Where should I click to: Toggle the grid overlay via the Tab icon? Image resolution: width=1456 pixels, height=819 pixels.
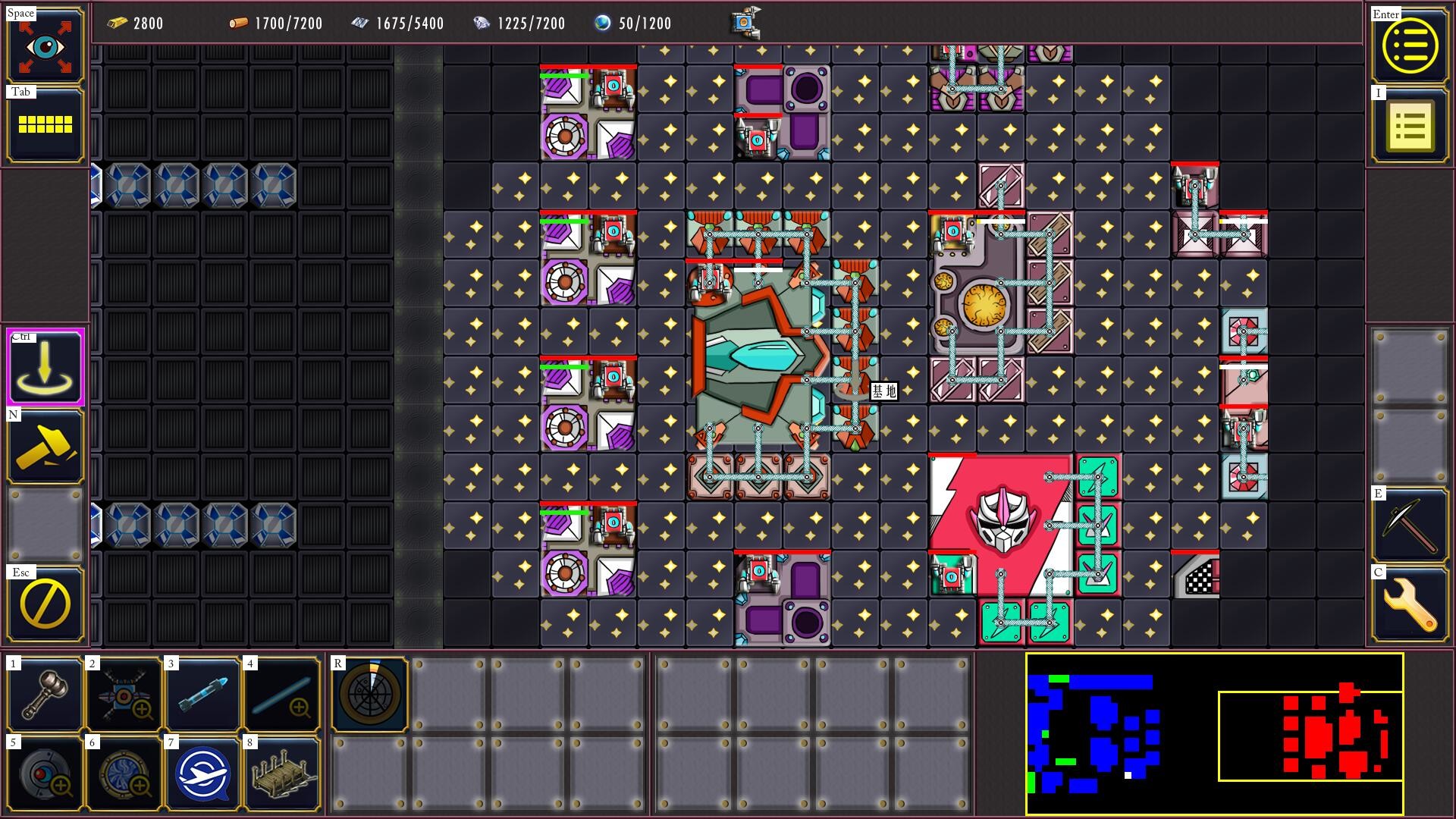45,124
